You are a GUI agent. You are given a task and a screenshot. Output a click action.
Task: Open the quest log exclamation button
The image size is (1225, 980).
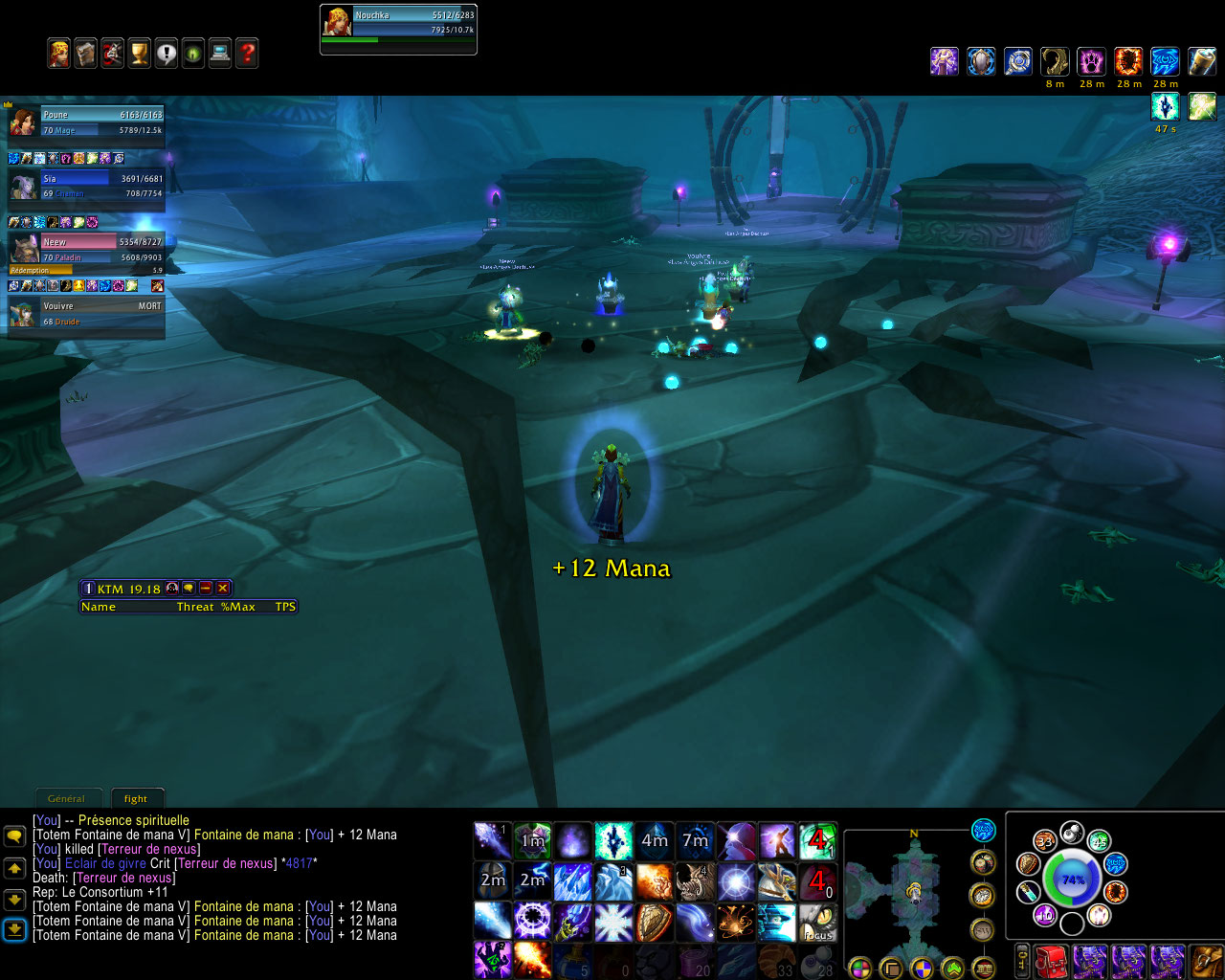click(167, 54)
